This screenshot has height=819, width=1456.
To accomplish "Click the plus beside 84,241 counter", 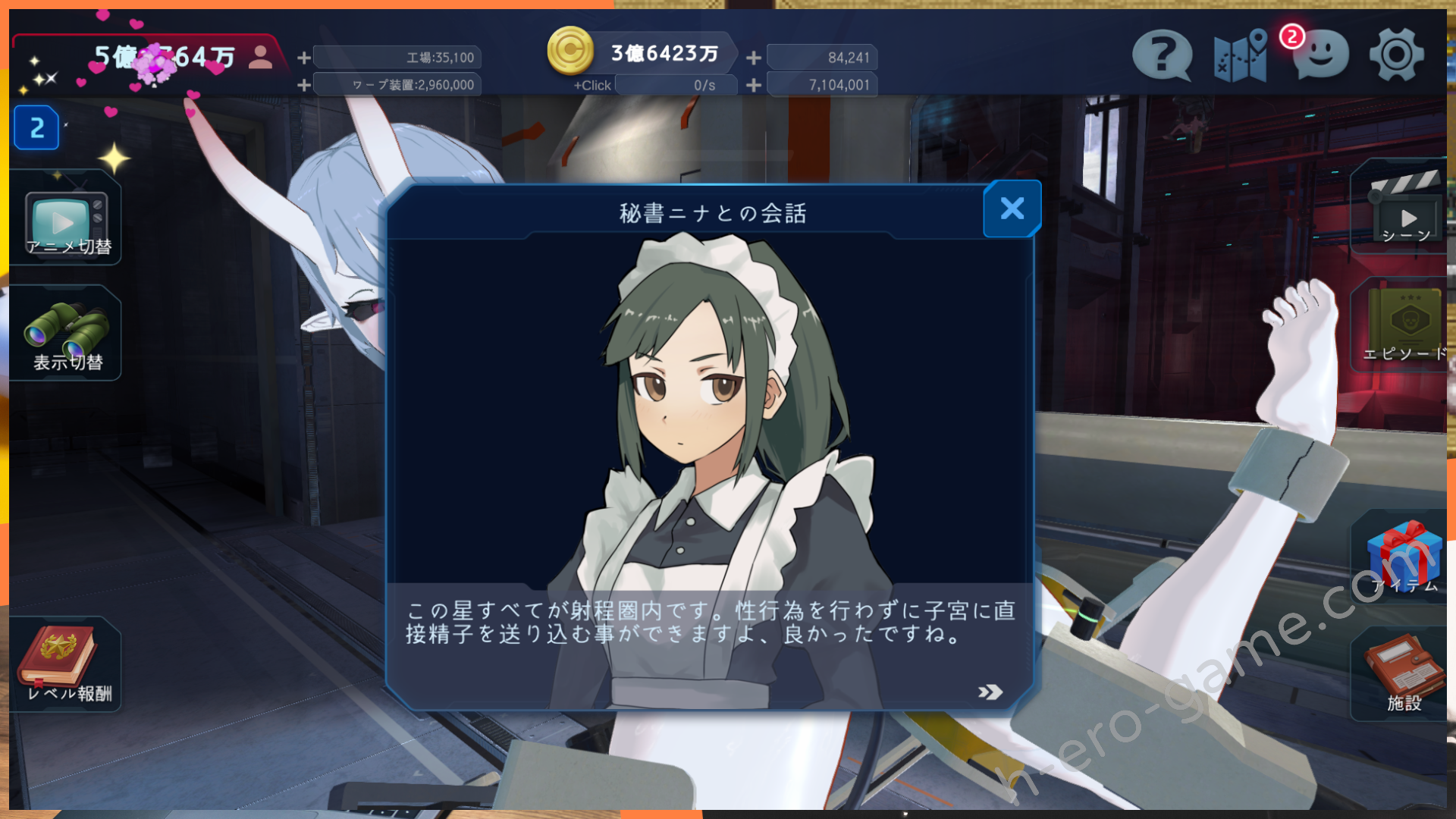I will [754, 58].
